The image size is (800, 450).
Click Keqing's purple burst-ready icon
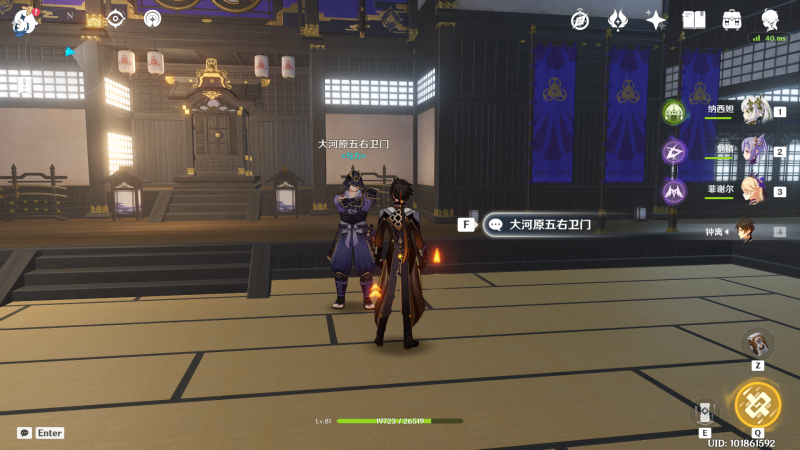(x=674, y=152)
